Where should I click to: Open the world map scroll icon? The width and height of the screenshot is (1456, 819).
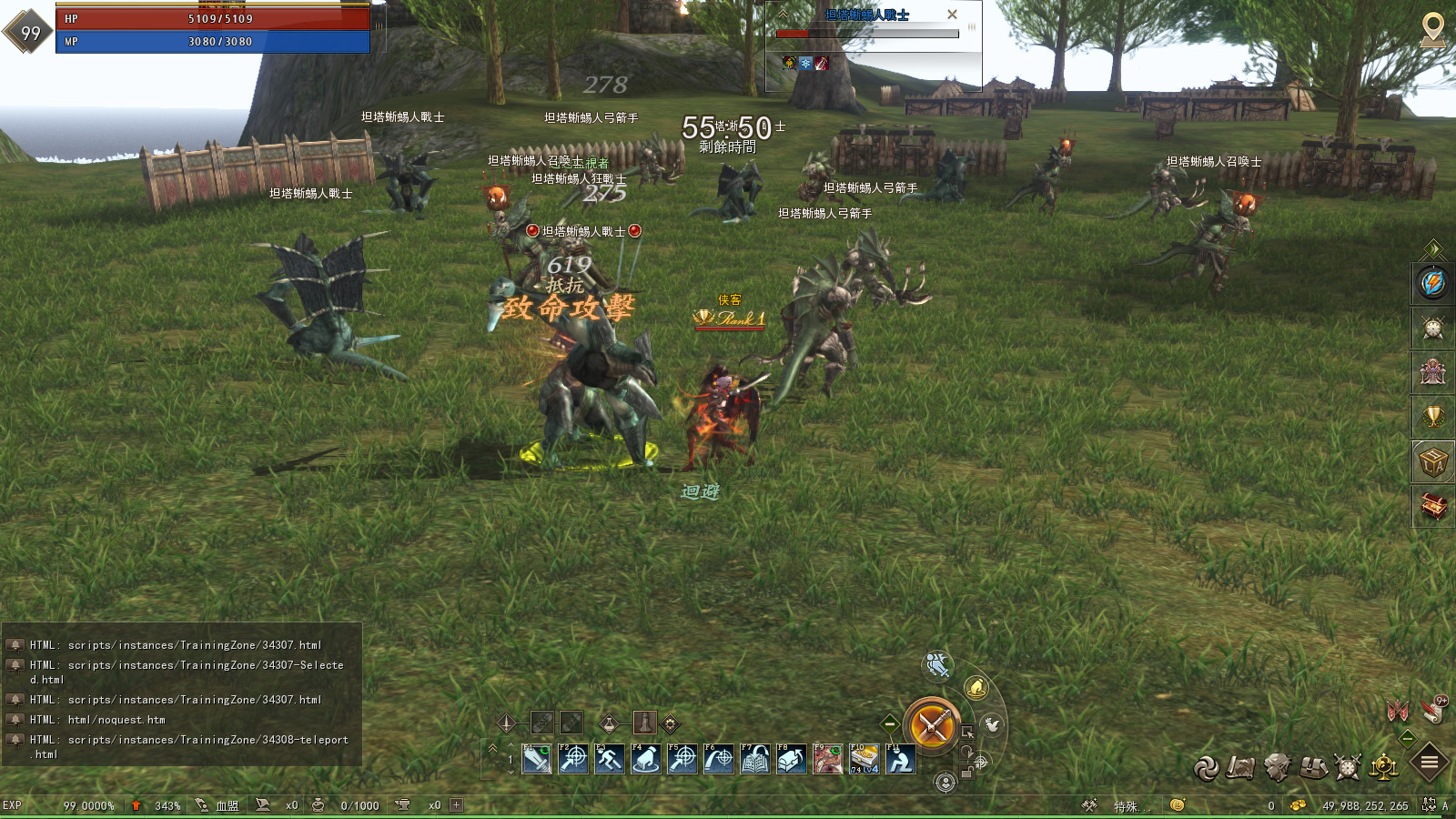click(x=1240, y=767)
